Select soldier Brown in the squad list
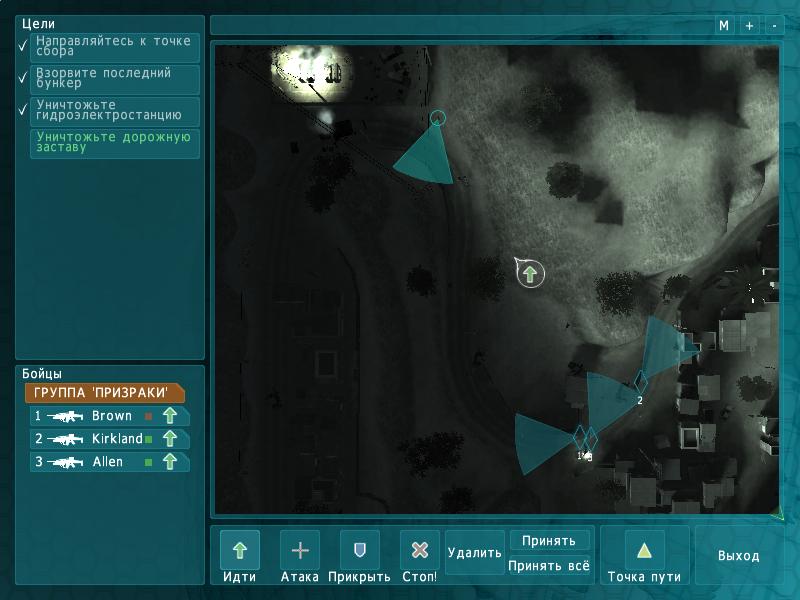800x600 pixels. [109, 416]
